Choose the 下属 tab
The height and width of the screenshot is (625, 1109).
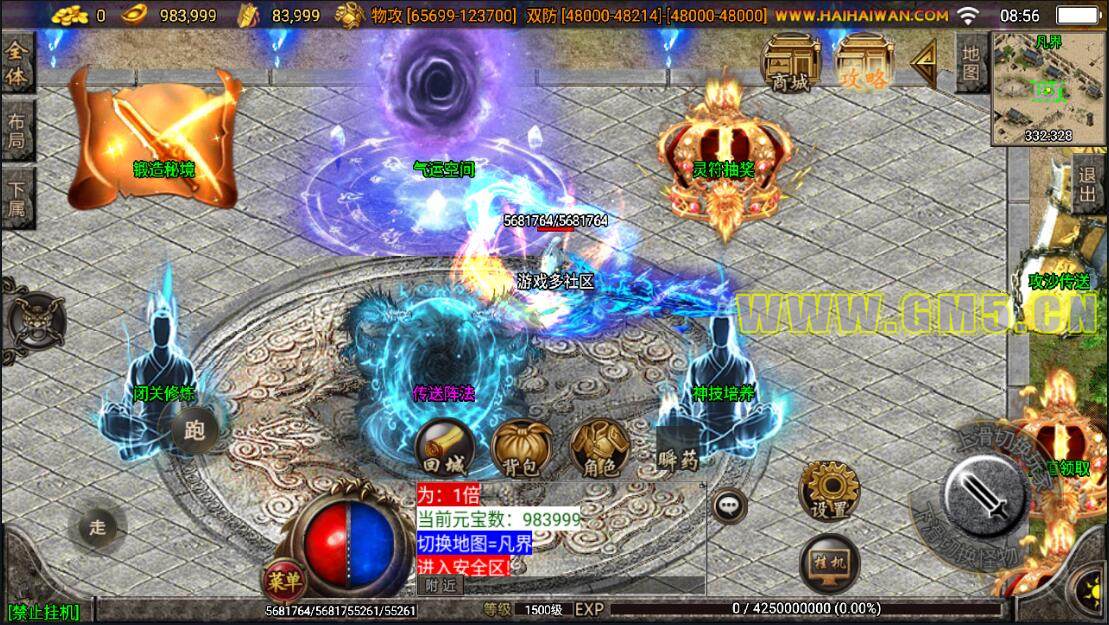pyautogui.click(x=18, y=198)
